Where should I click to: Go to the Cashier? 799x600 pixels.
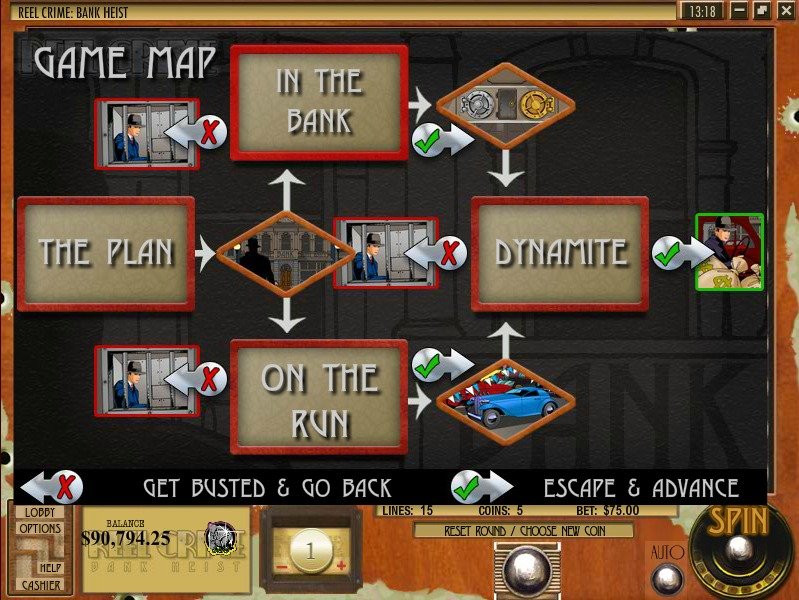pos(41,585)
